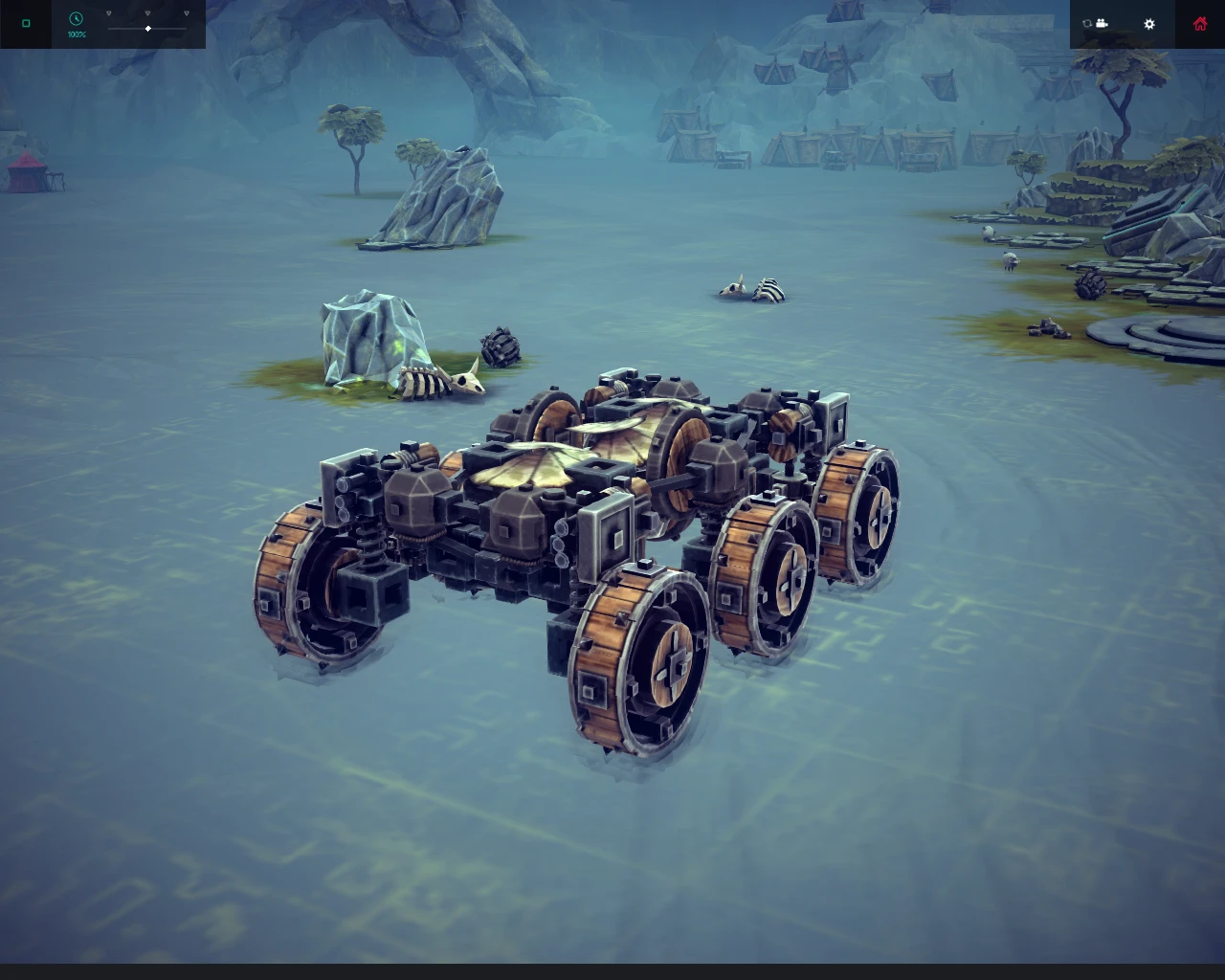The height and width of the screenshot is (980, 1225).
Task: Click the diamond handle on the speed slider
Action: point(148,29)
